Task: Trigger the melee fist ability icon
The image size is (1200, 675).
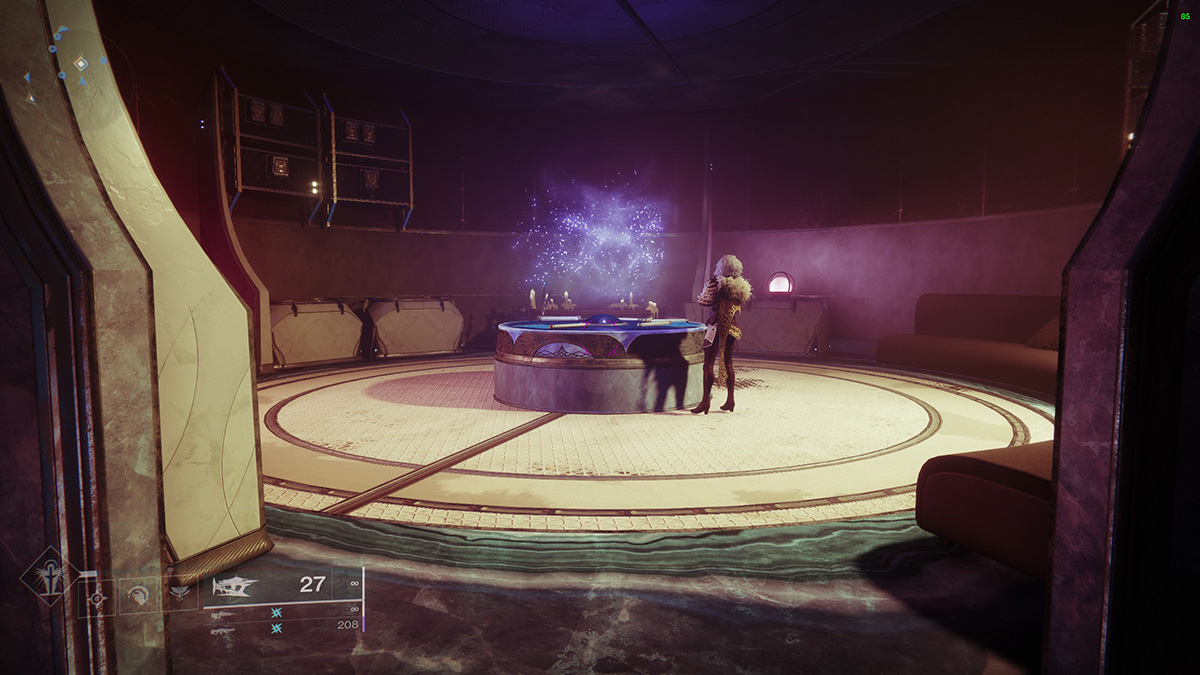Action: [137, 595]
